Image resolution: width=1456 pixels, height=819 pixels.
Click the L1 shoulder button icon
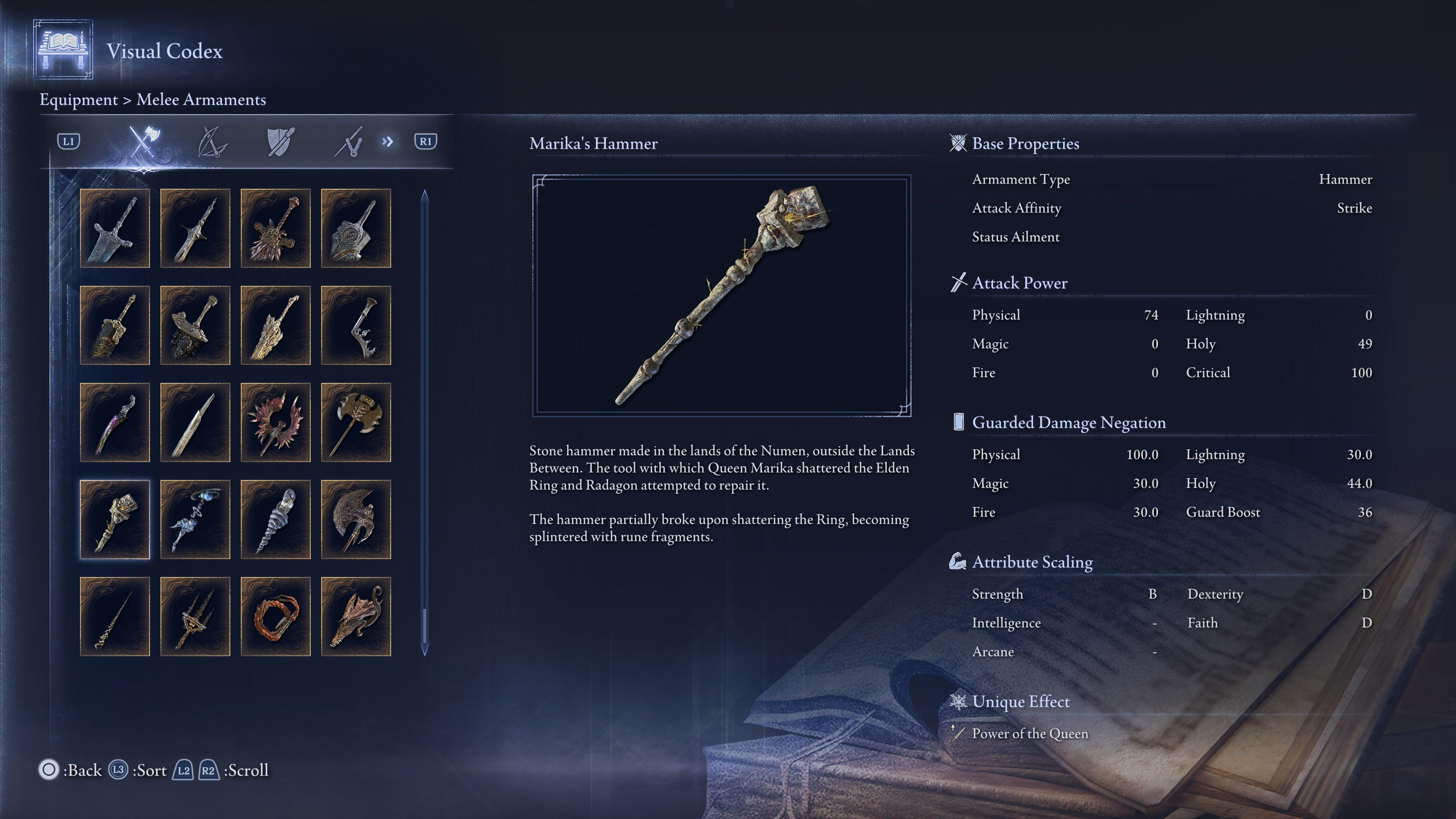pos(69,143)
